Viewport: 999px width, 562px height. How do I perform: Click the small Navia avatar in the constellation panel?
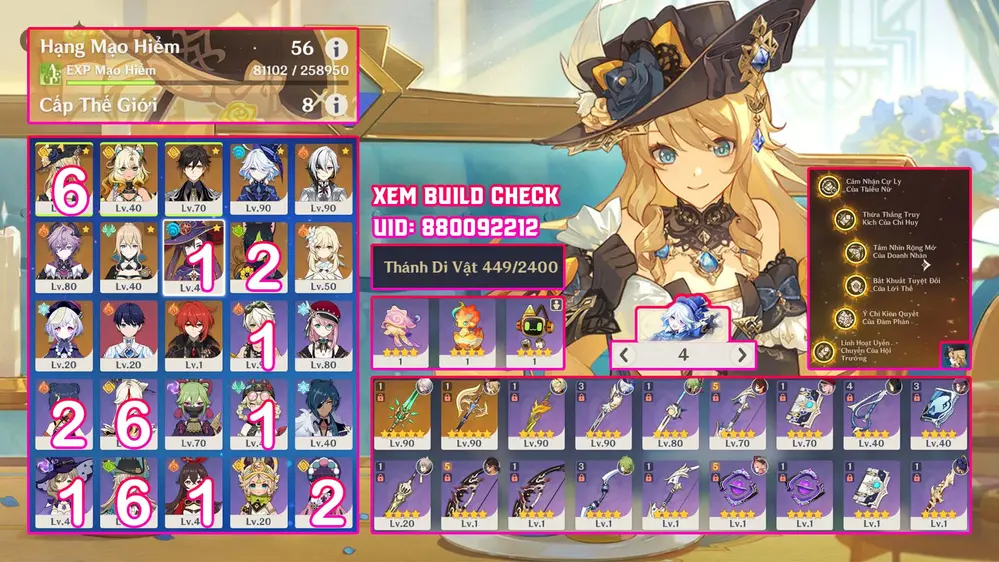pyautogui.click(x=955, y=356)
